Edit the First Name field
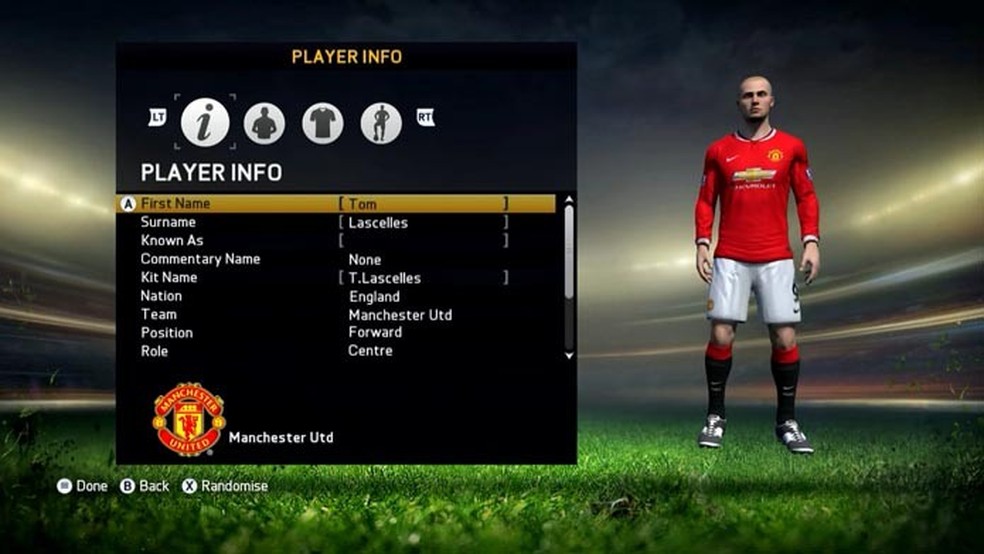 pyautogui.click(x=423, y=204)
